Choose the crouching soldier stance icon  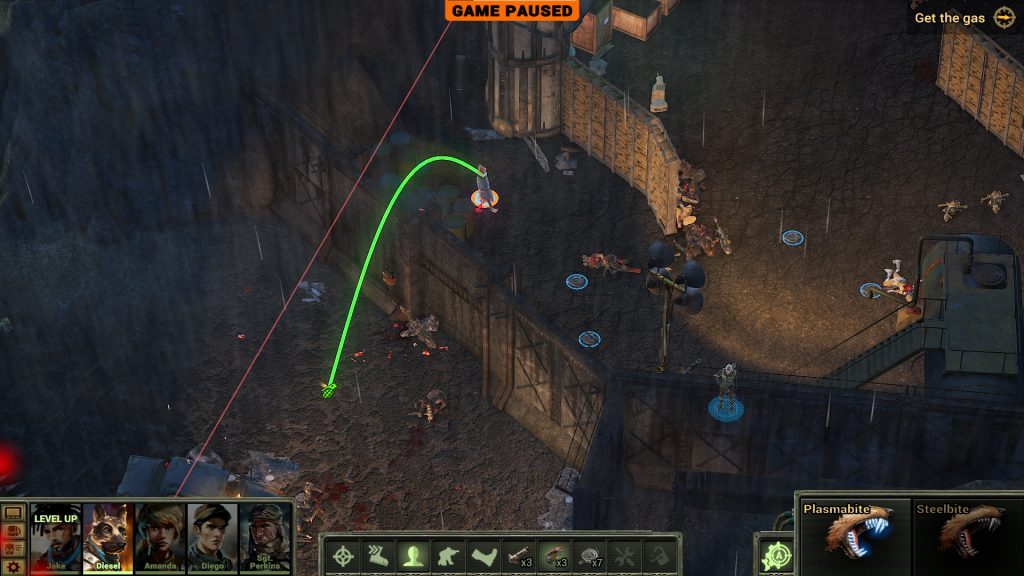[x=448, y=555]
